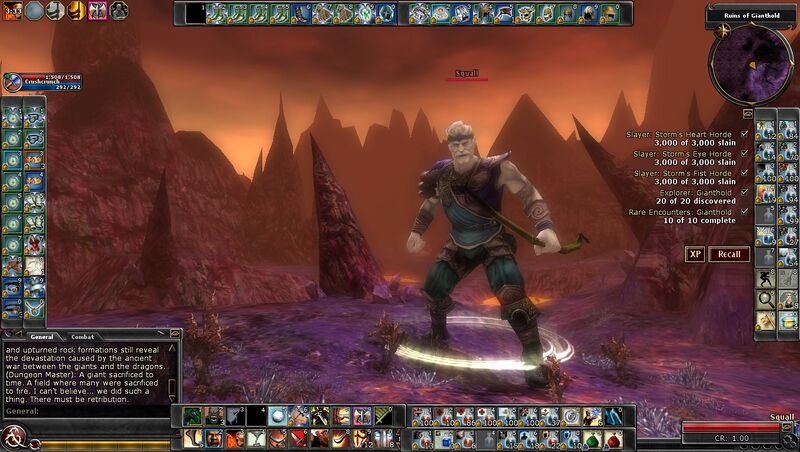Toggle Slayer: Storm's Fist Horde checkbox
Viewport: 800px width, 452px height.
pyautogui.click(x=744, y=173)
